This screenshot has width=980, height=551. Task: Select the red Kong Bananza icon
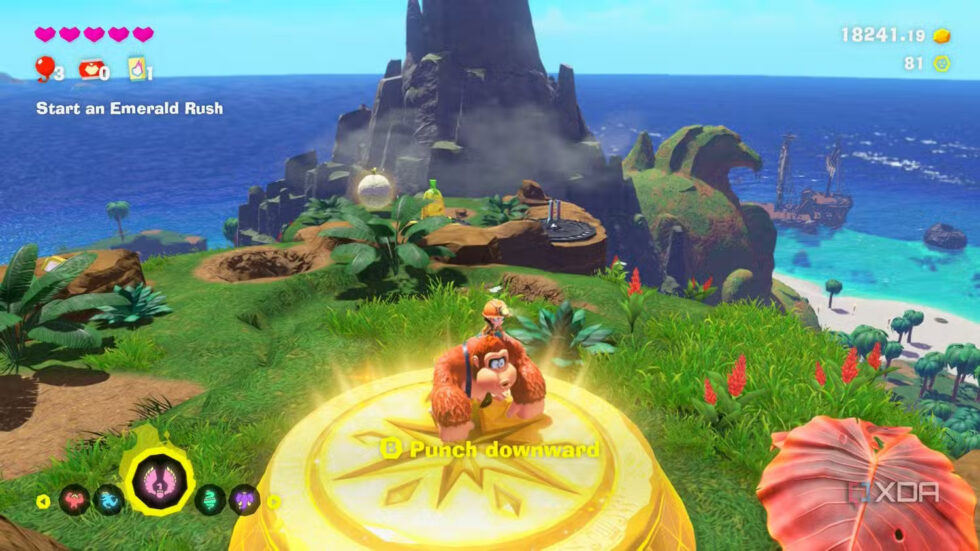pos(73,498)
